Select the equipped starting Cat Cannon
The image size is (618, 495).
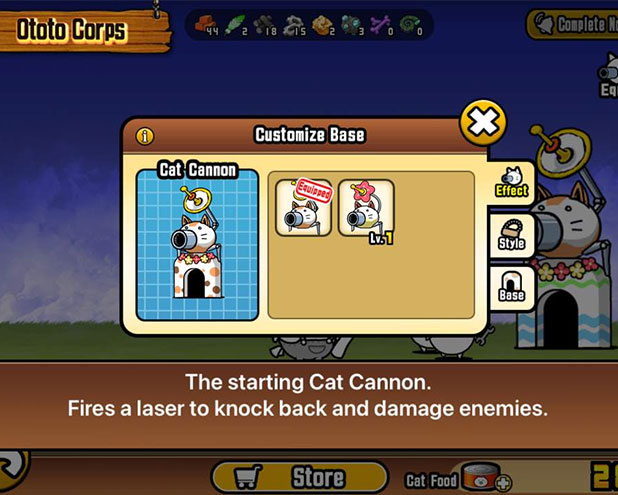[x=303, y=209]
